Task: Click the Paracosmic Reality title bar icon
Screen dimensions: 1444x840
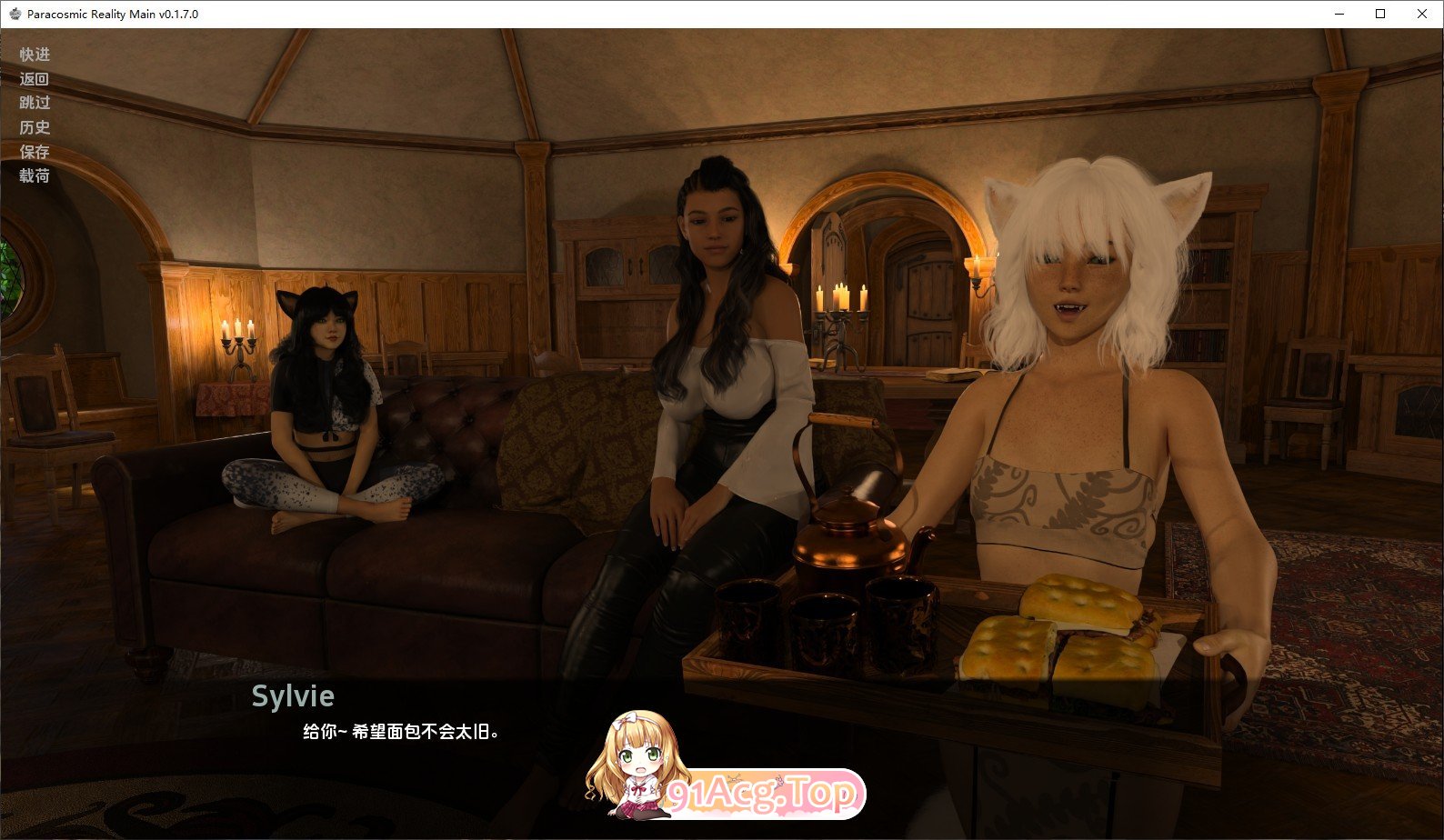Action: pos(13,14)
